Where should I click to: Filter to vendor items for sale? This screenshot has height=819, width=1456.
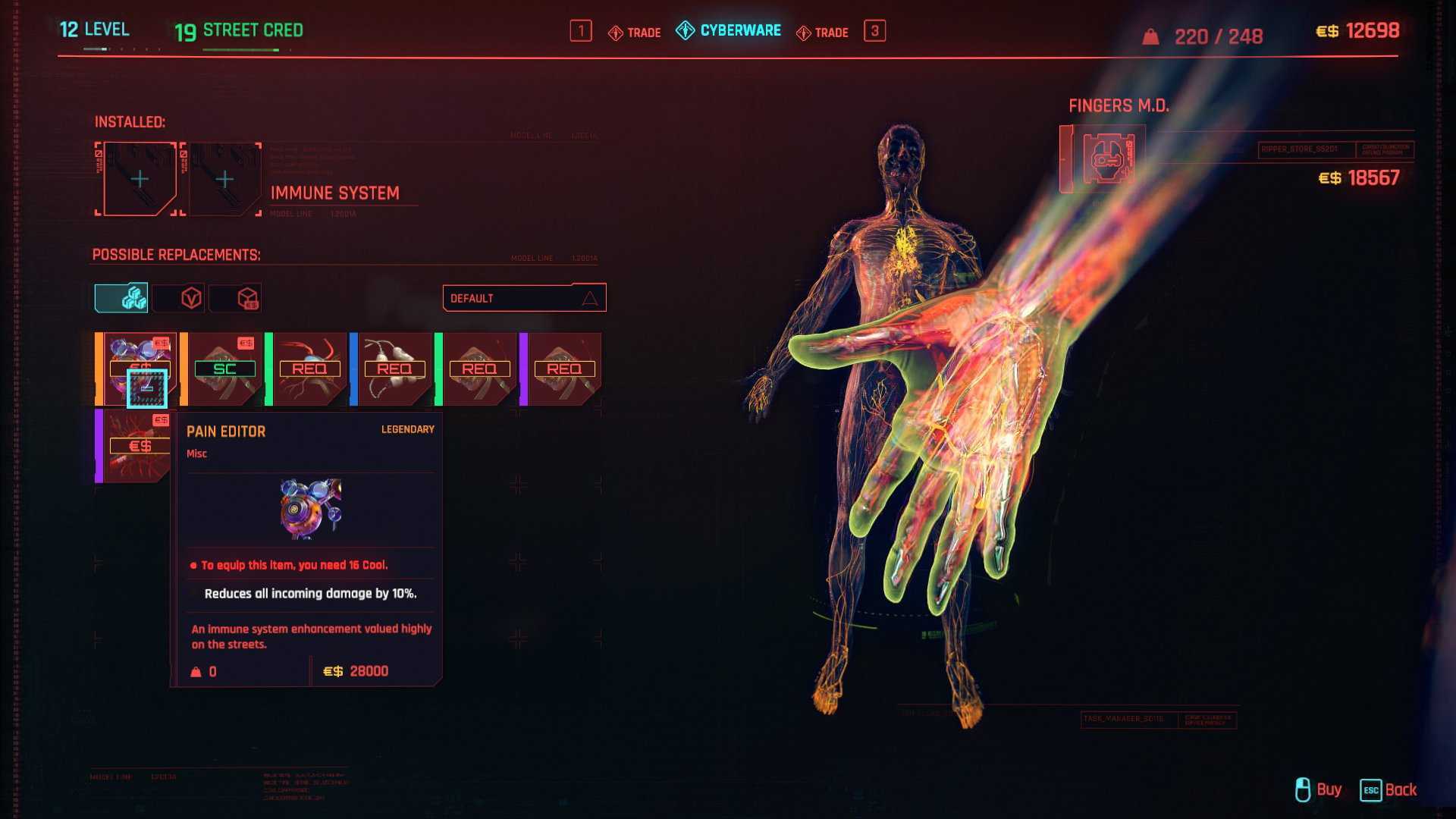(236, 298)
